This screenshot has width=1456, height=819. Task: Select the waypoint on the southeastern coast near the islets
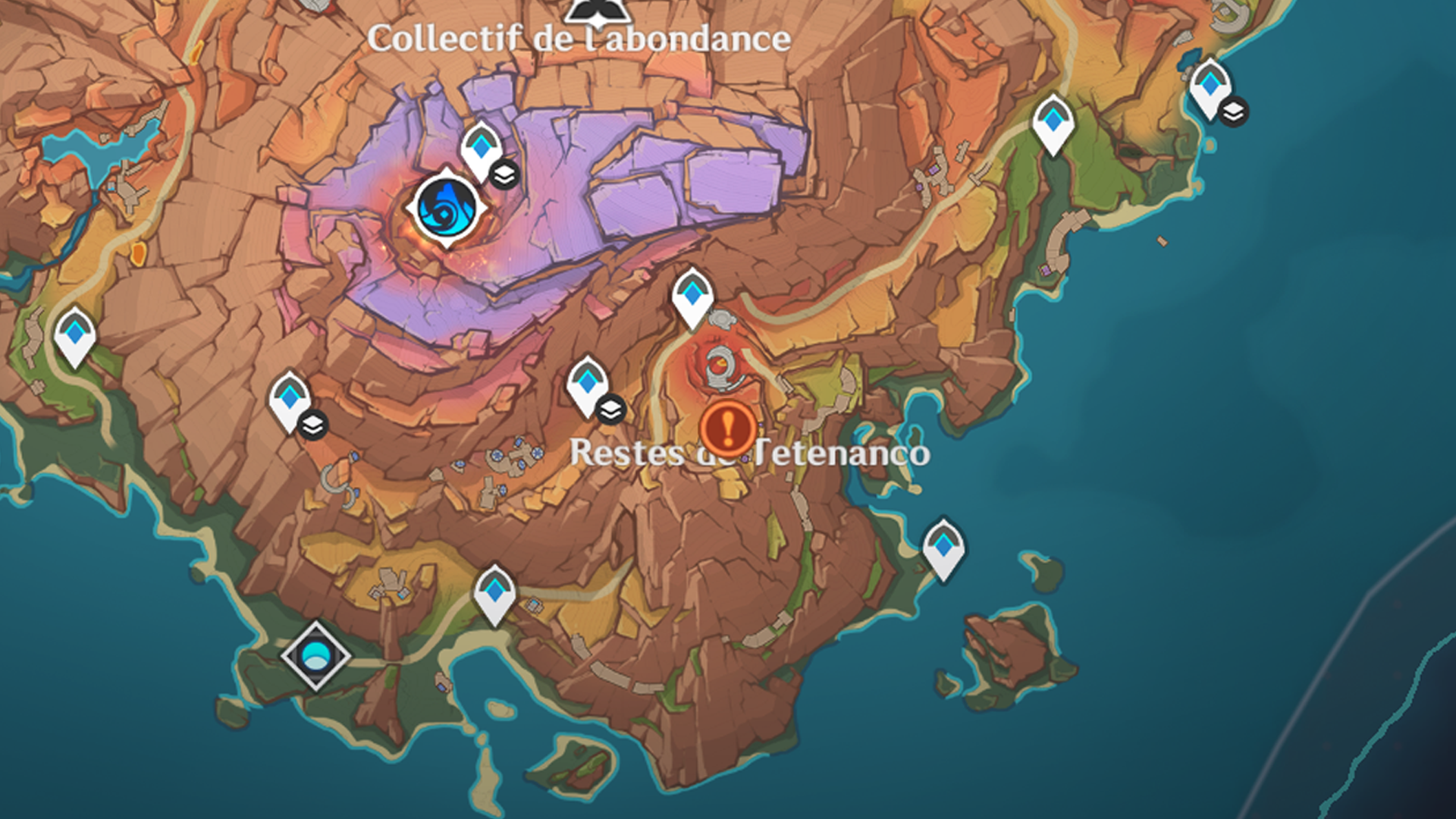pos(943,546)
